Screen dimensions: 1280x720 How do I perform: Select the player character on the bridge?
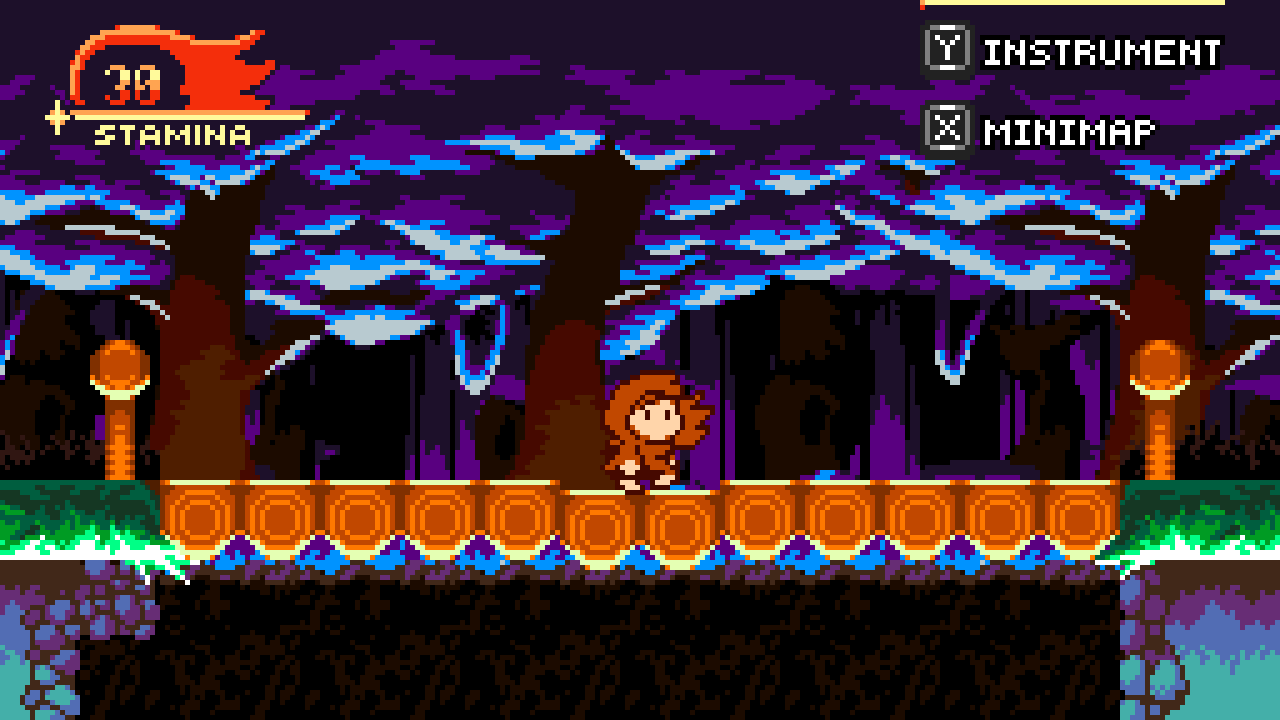650,430
